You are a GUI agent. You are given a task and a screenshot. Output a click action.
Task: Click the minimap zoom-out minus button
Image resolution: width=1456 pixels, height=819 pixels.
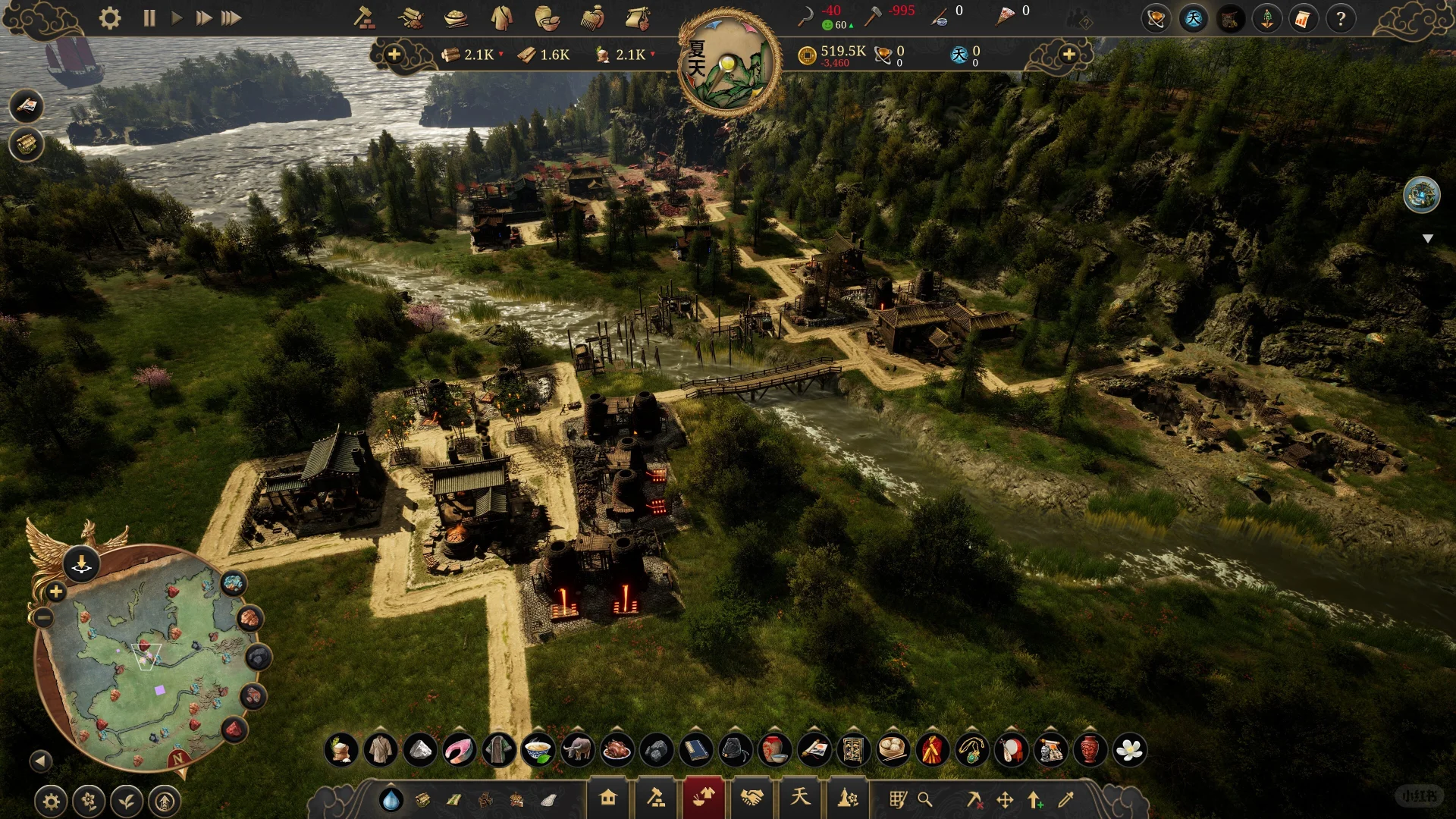point(44,618)
